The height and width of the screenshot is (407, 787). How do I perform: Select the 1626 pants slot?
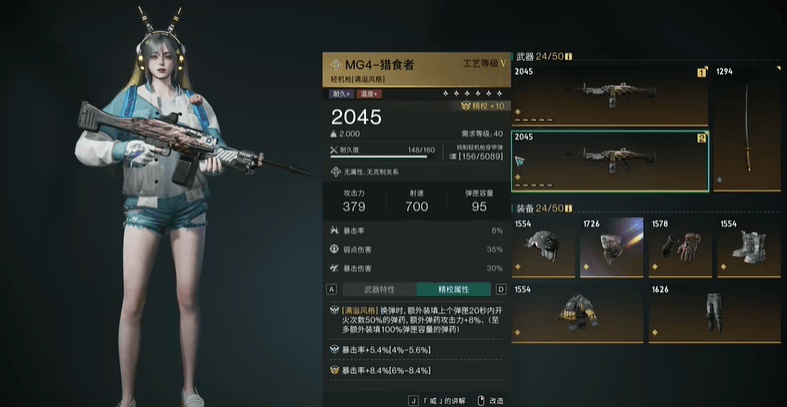pos(714,312)
